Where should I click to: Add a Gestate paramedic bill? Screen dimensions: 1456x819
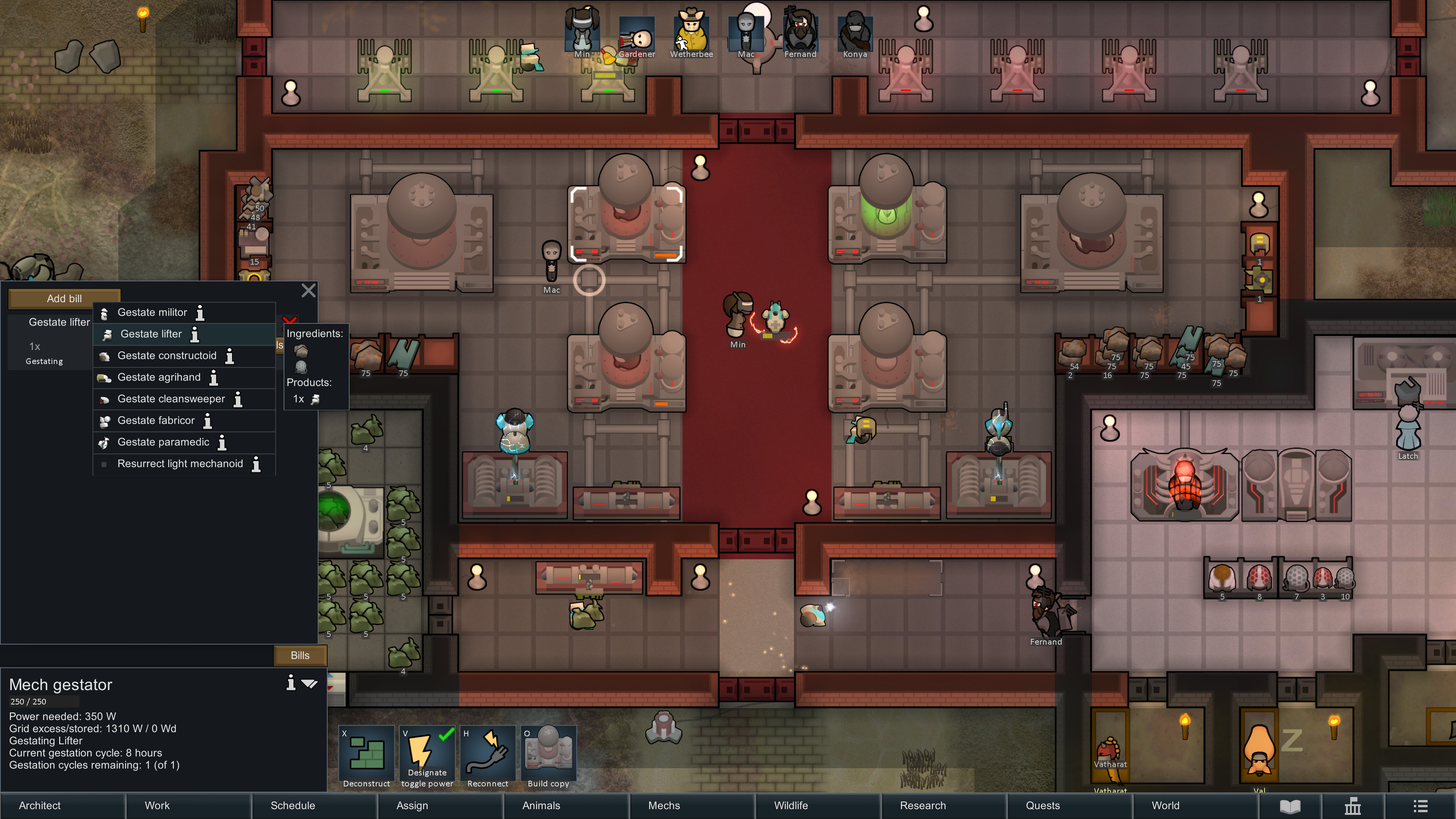(163, 442)
